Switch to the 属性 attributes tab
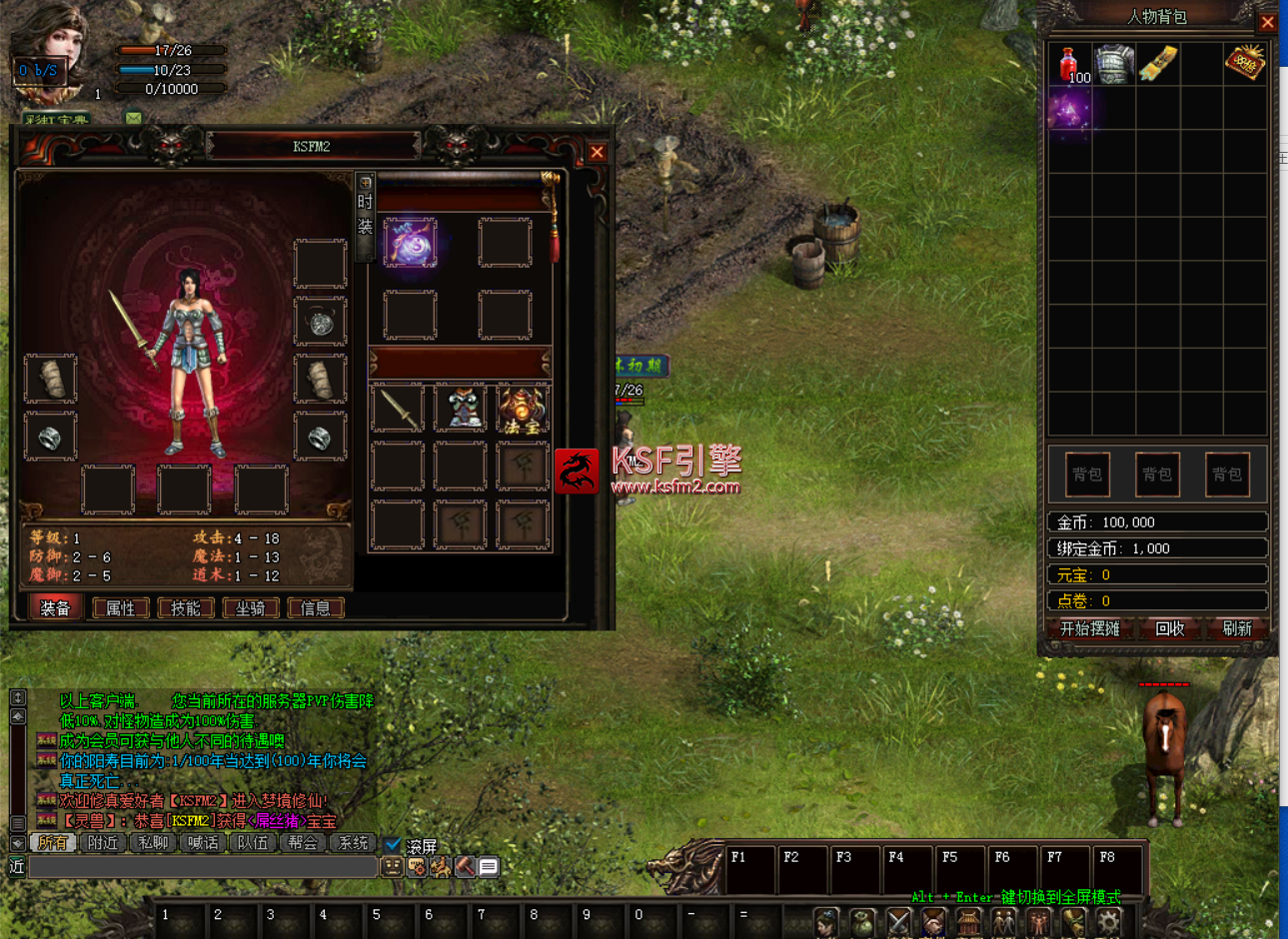 tap(121, 607)
